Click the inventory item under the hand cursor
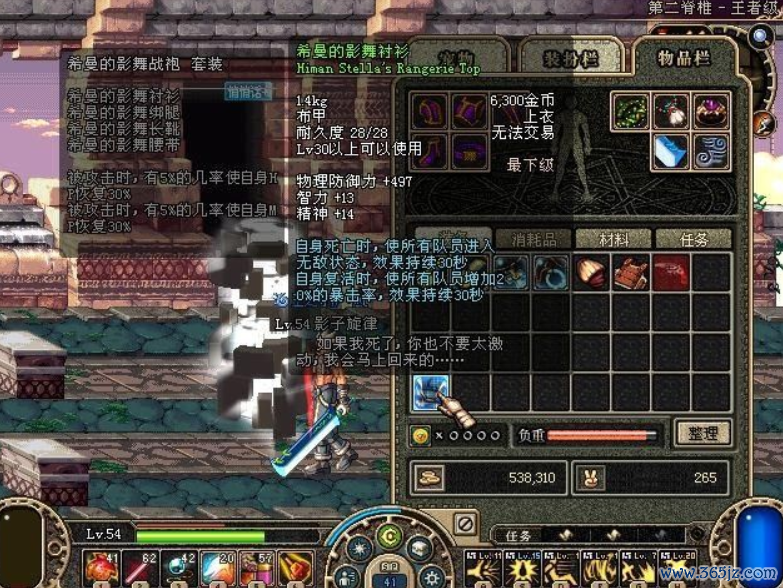 click(432, 391)
